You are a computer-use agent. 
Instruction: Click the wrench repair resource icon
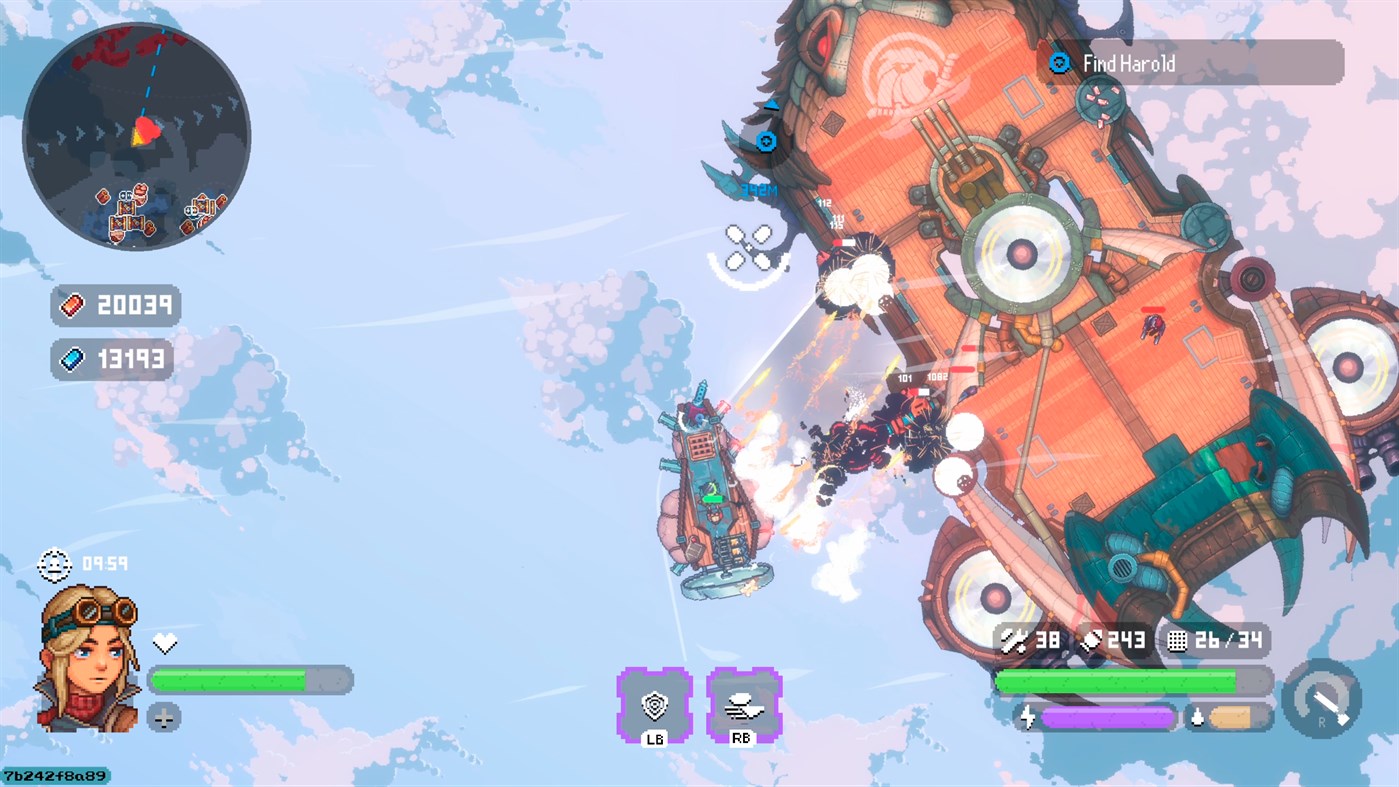point(1013,639)
